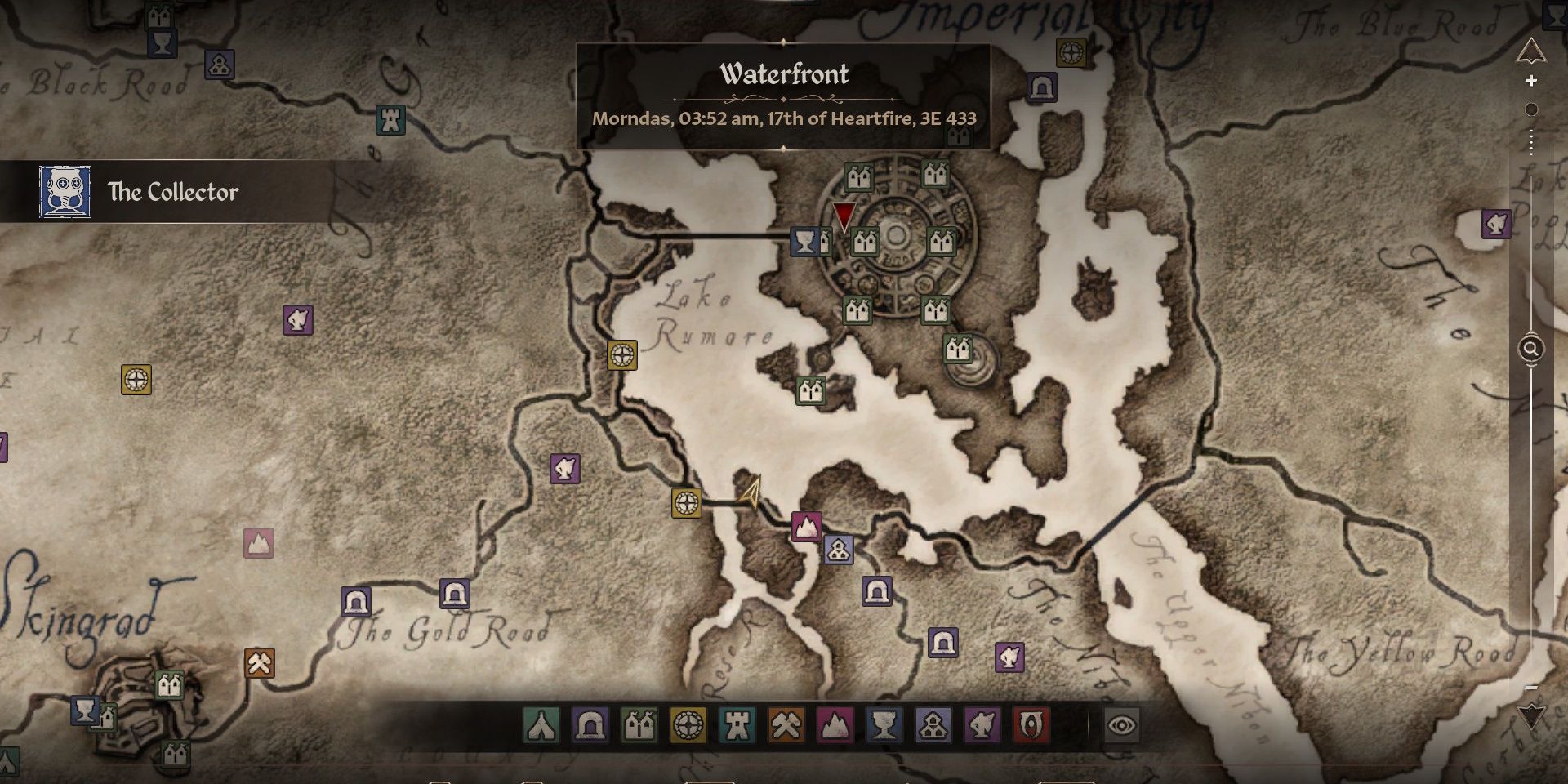Toggle the inn goblet map filter
The image size is (1568, 784).
[x=884, y=725]
